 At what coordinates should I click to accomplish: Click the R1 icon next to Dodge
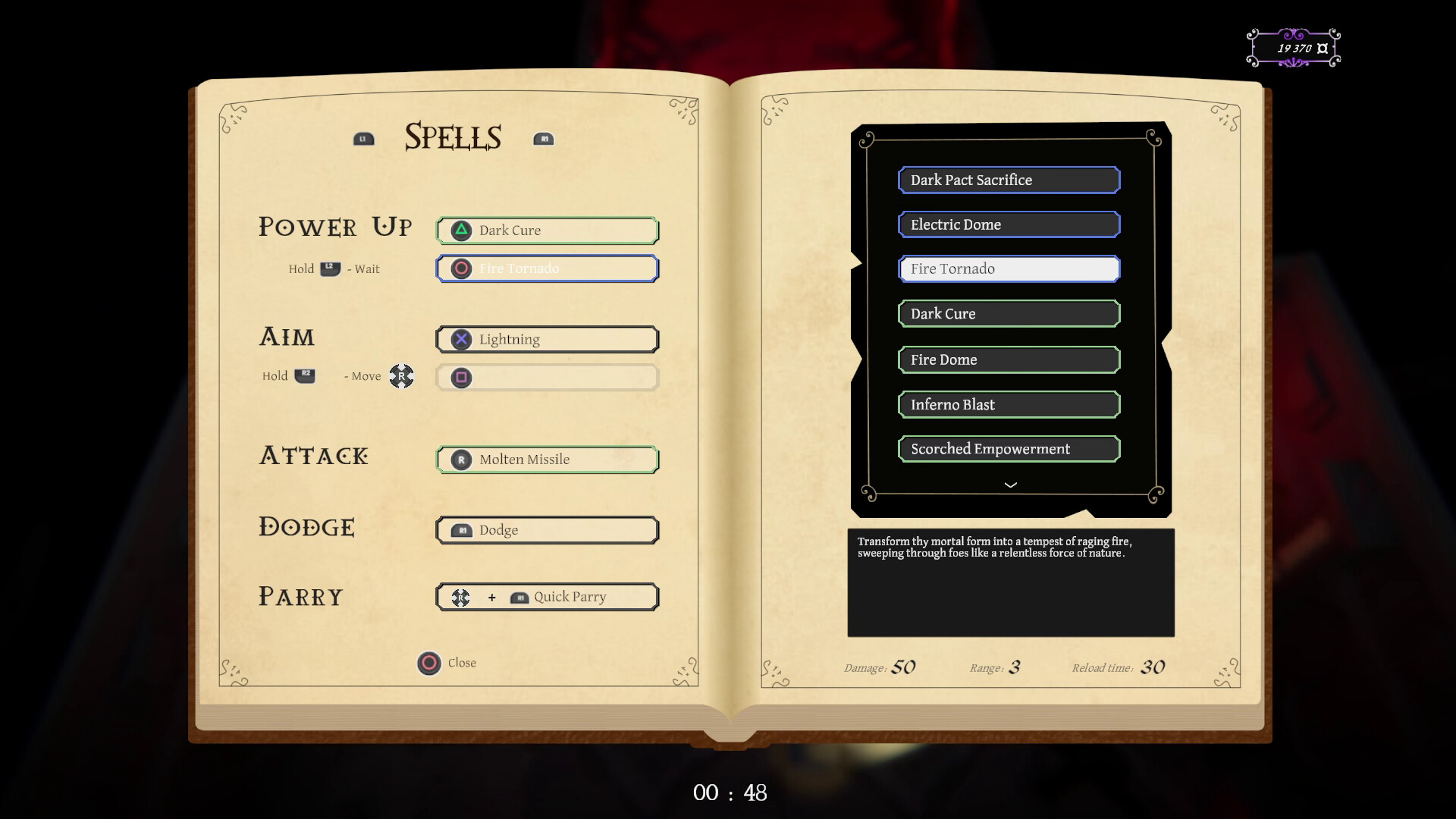click(x=463, y=530)
